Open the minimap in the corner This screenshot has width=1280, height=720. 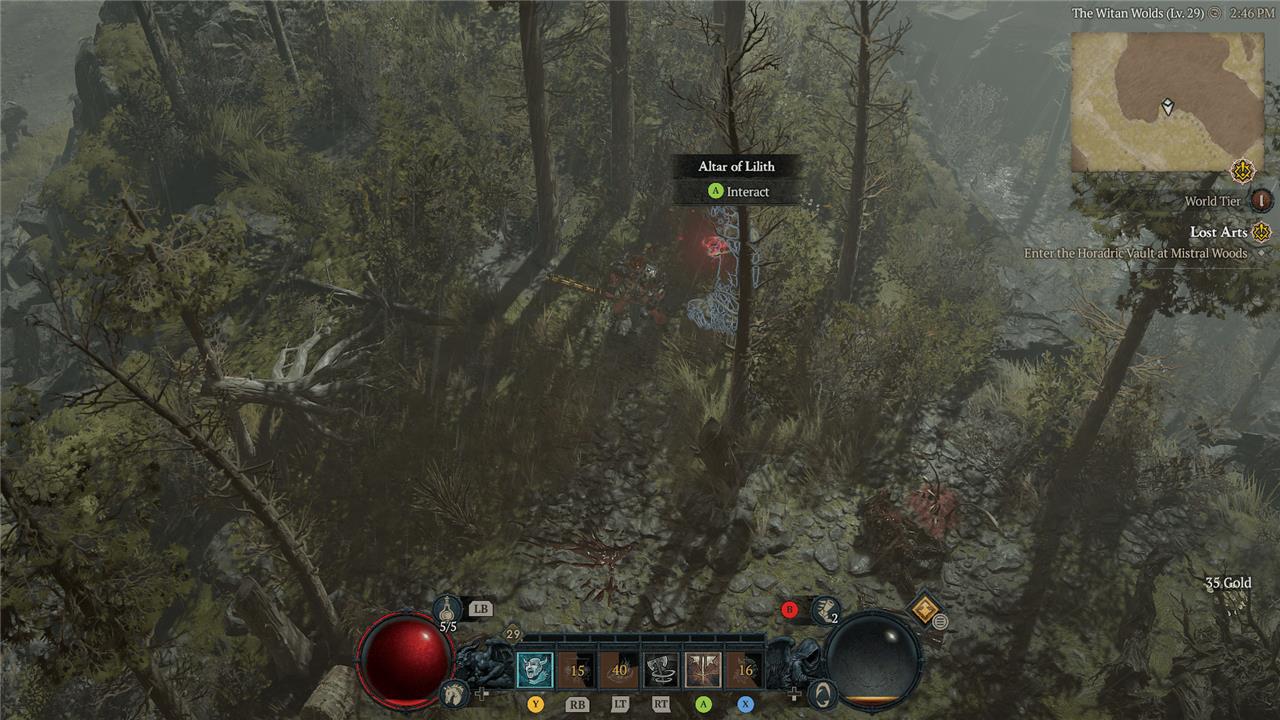[x=1167, y=101]
